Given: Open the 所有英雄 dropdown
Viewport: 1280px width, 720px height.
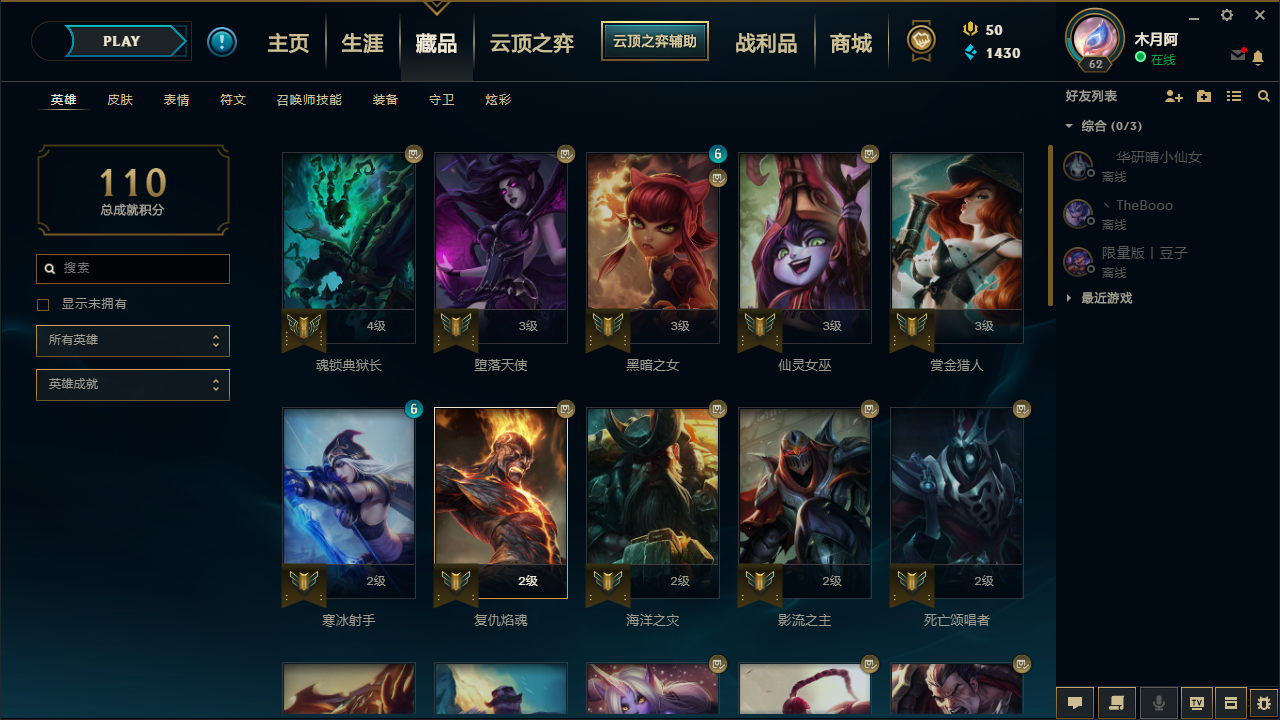Looking at the screenshot, I should click(133, 340).
